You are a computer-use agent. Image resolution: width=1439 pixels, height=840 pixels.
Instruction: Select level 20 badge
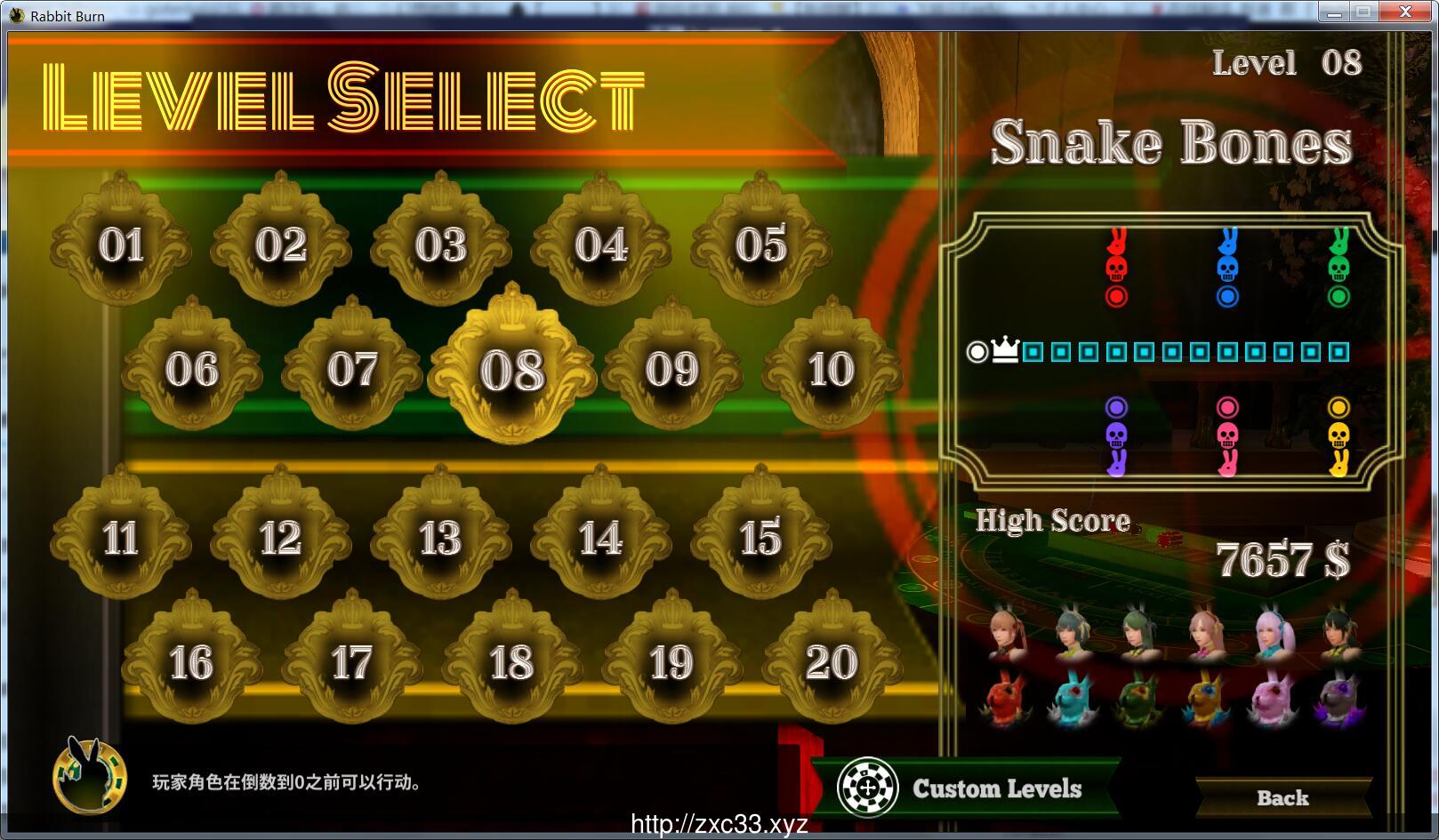832,662
